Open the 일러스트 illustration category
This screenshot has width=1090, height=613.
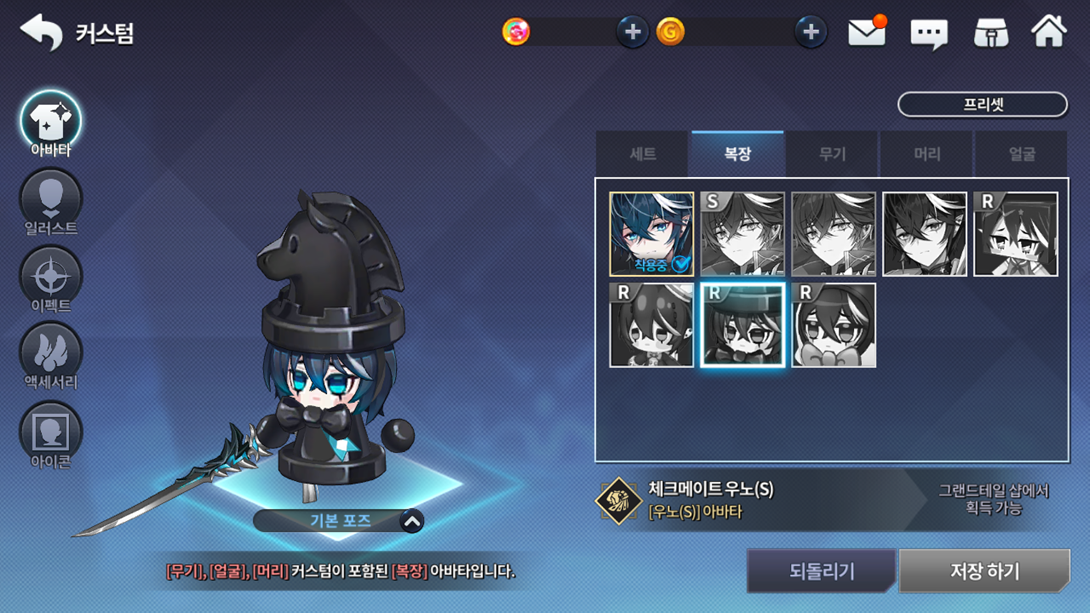pos(50,202)
